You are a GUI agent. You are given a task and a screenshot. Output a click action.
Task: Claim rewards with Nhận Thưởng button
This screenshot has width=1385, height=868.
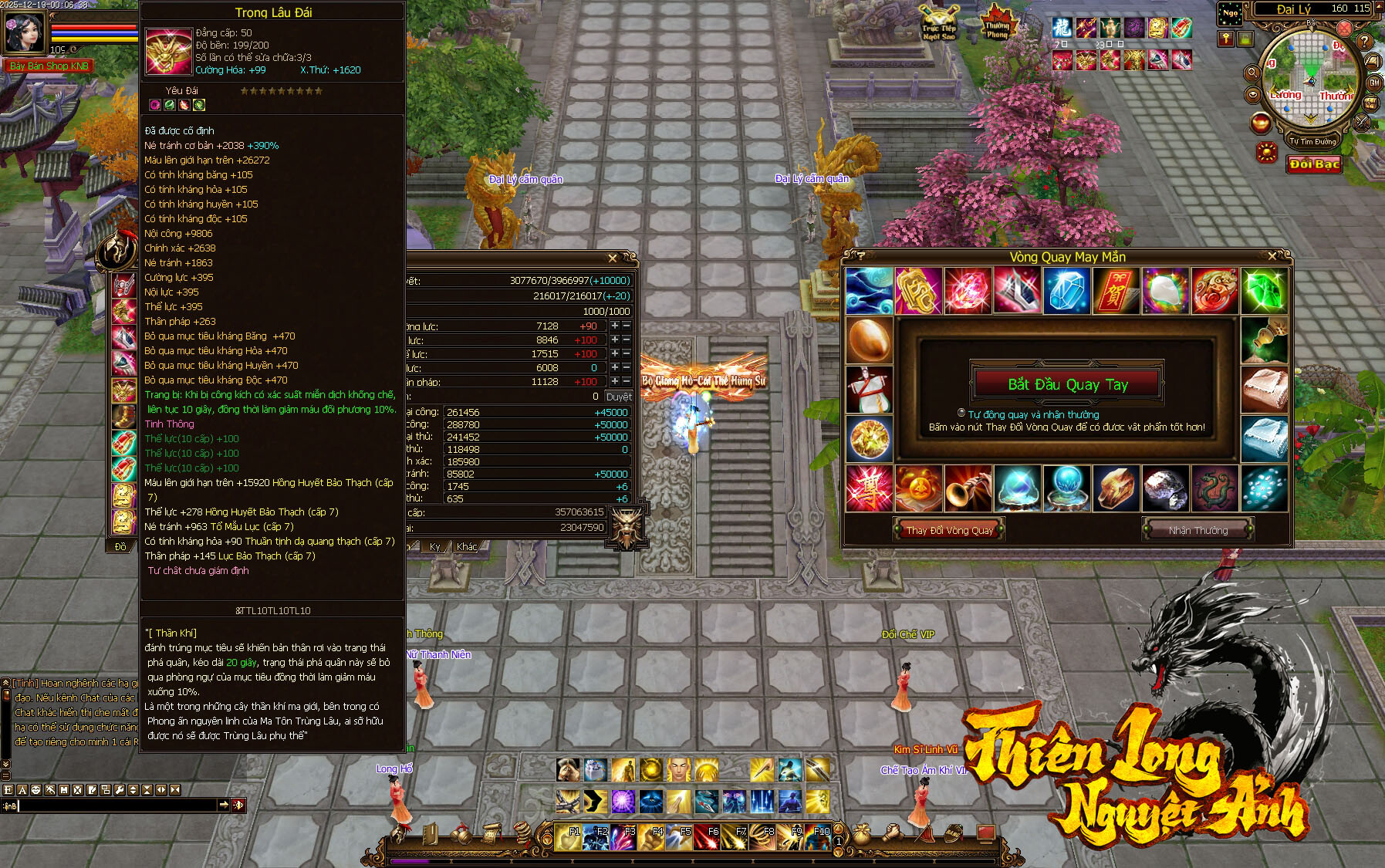(1198, 530)
